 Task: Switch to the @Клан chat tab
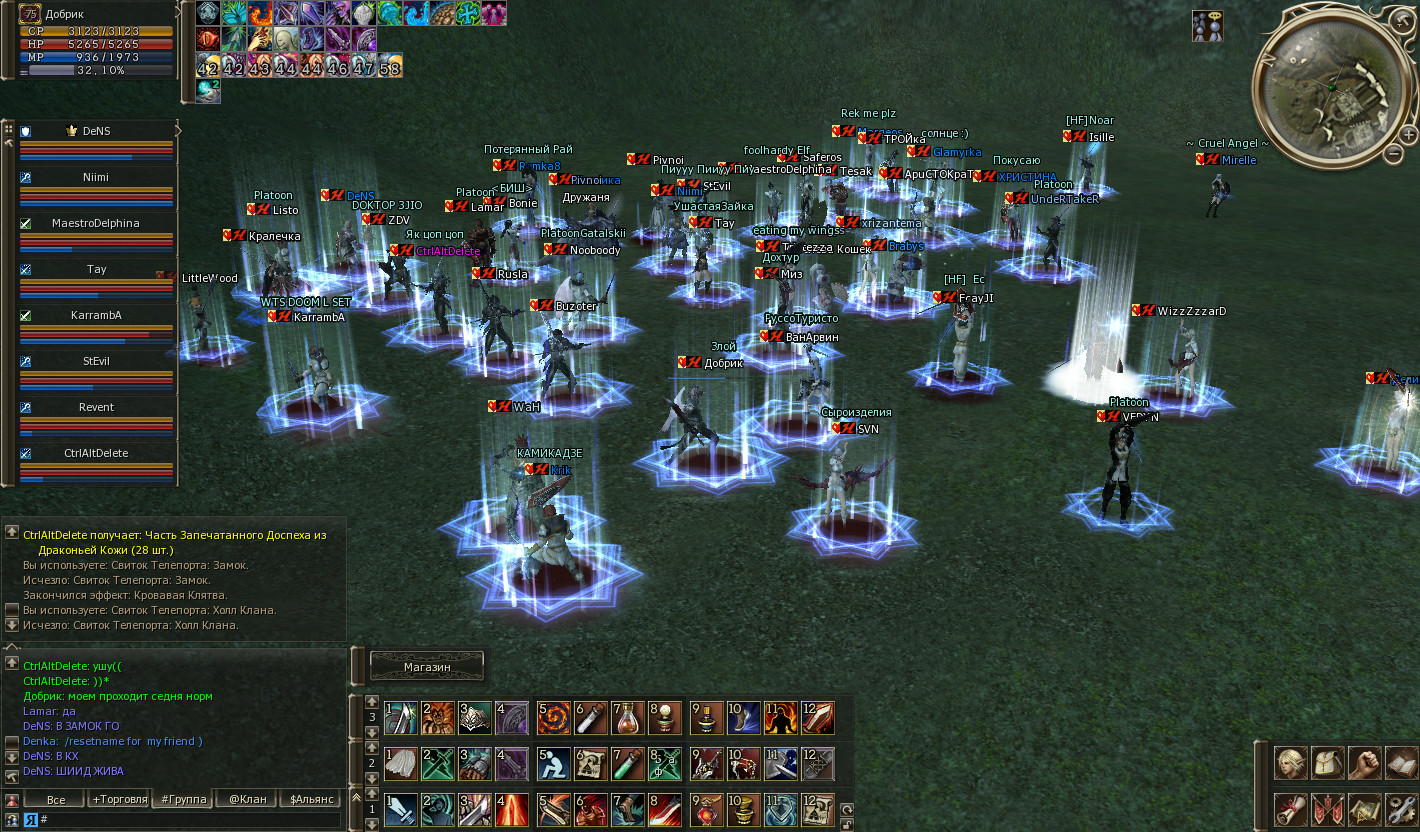tap(247, 799)
